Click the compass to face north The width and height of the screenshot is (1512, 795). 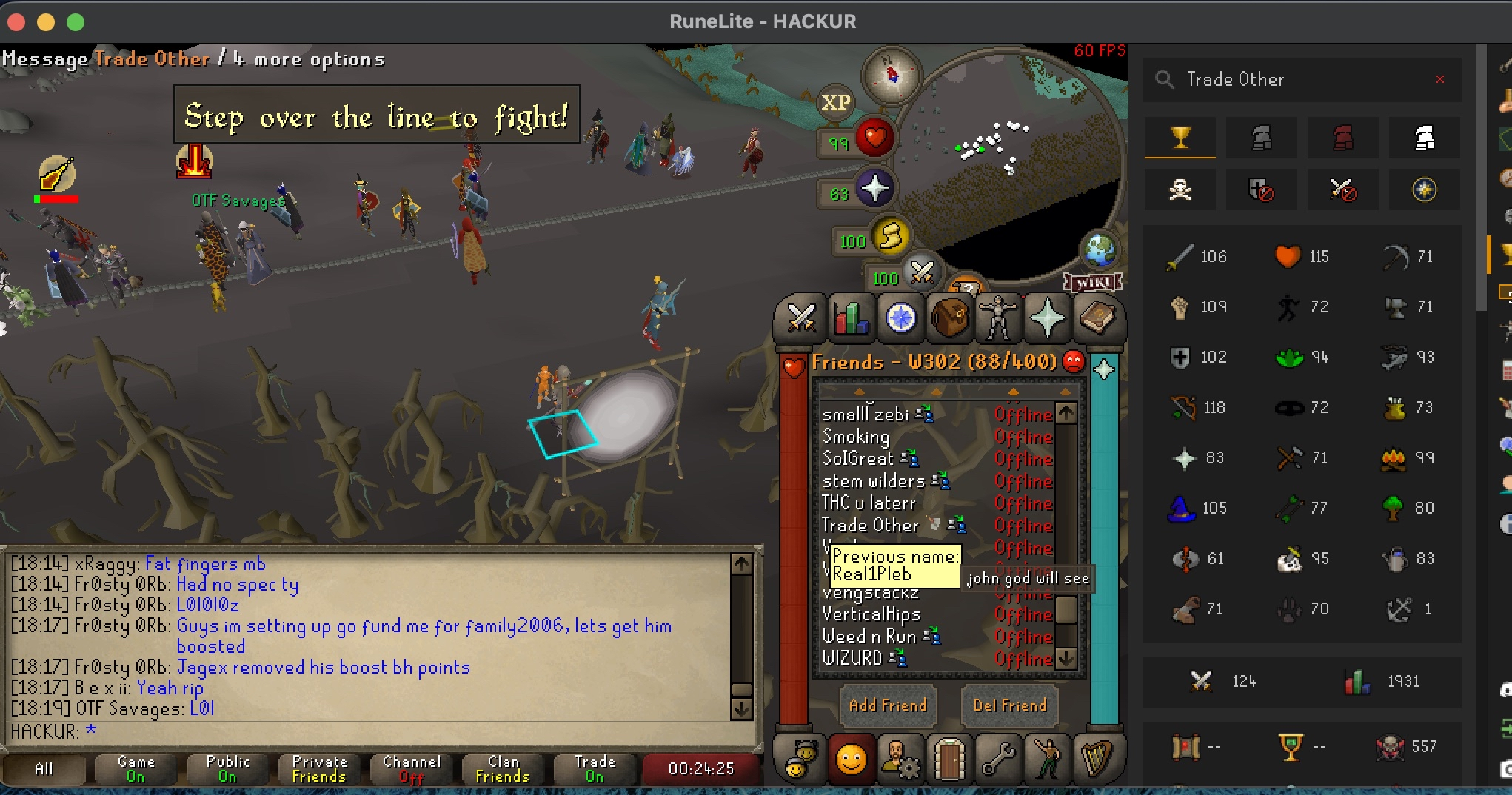point(891,74)
